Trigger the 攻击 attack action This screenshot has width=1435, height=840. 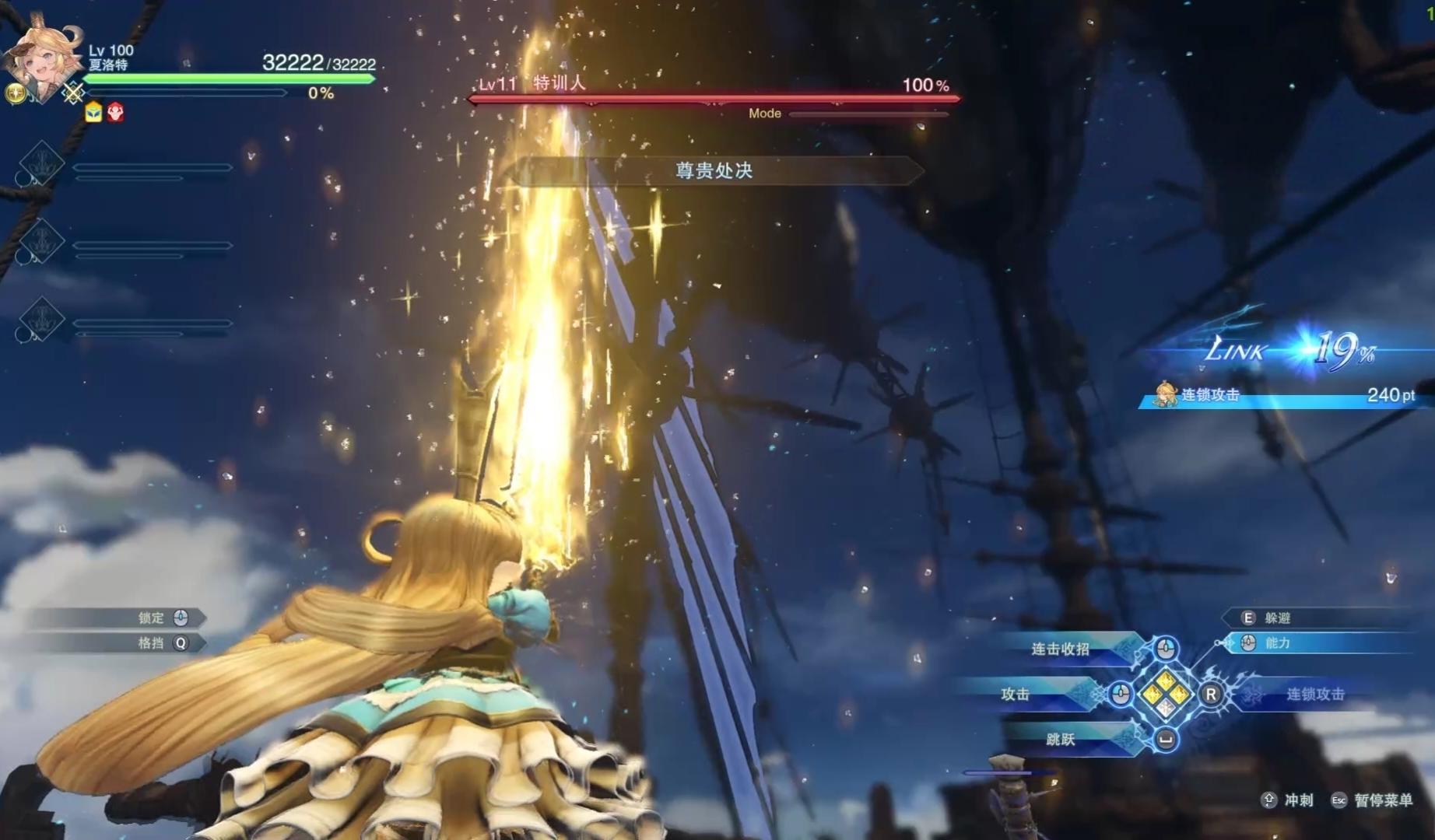[1016, 694]
